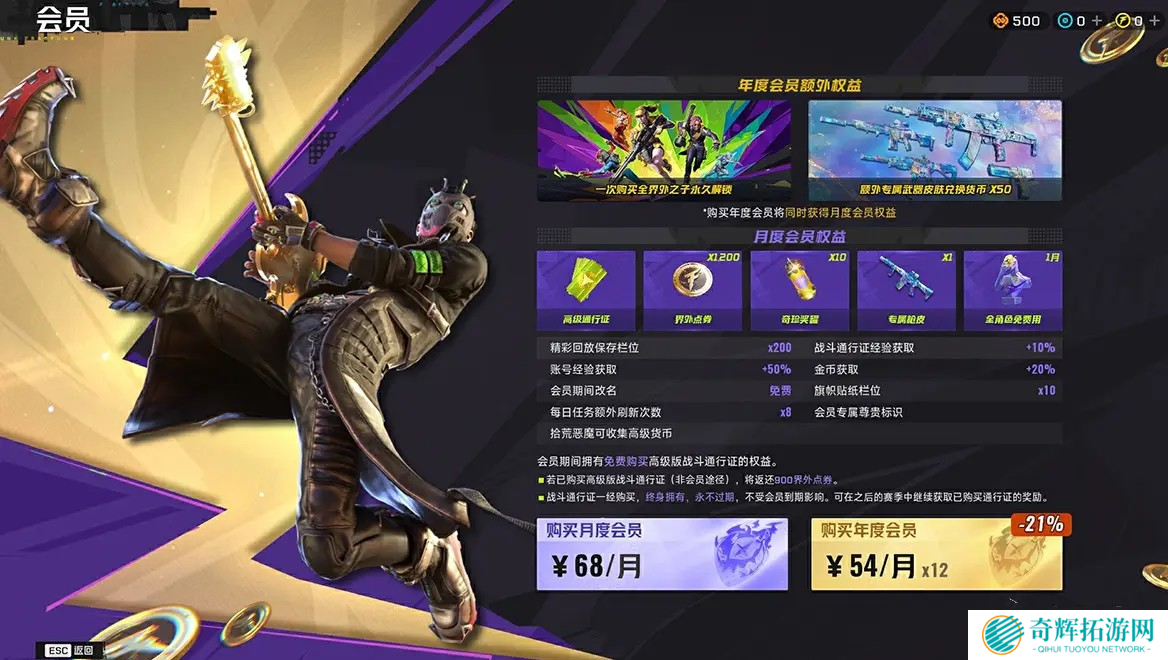Buy the ¥54/month yearly membership
This screenshot has height=660, width=1168.
tap(936, 555)
